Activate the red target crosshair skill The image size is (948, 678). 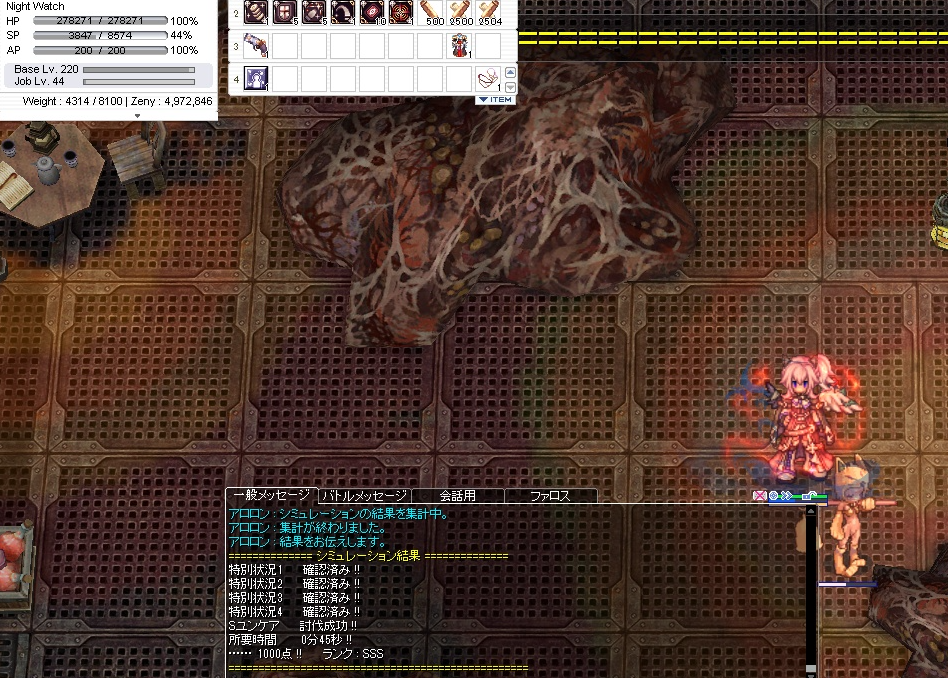[402, 13]
